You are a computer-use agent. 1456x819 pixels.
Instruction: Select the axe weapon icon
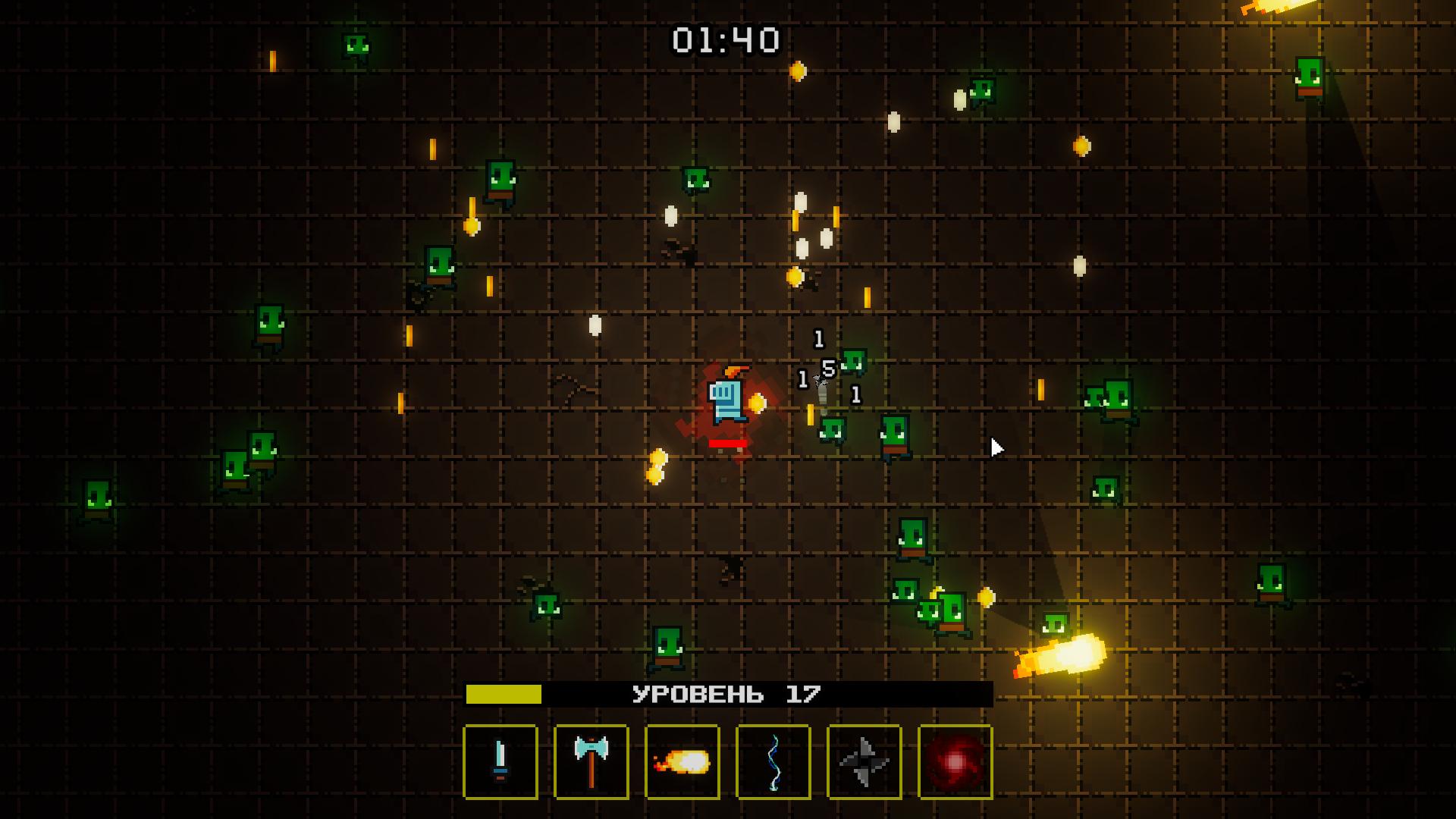click(591, 759)
